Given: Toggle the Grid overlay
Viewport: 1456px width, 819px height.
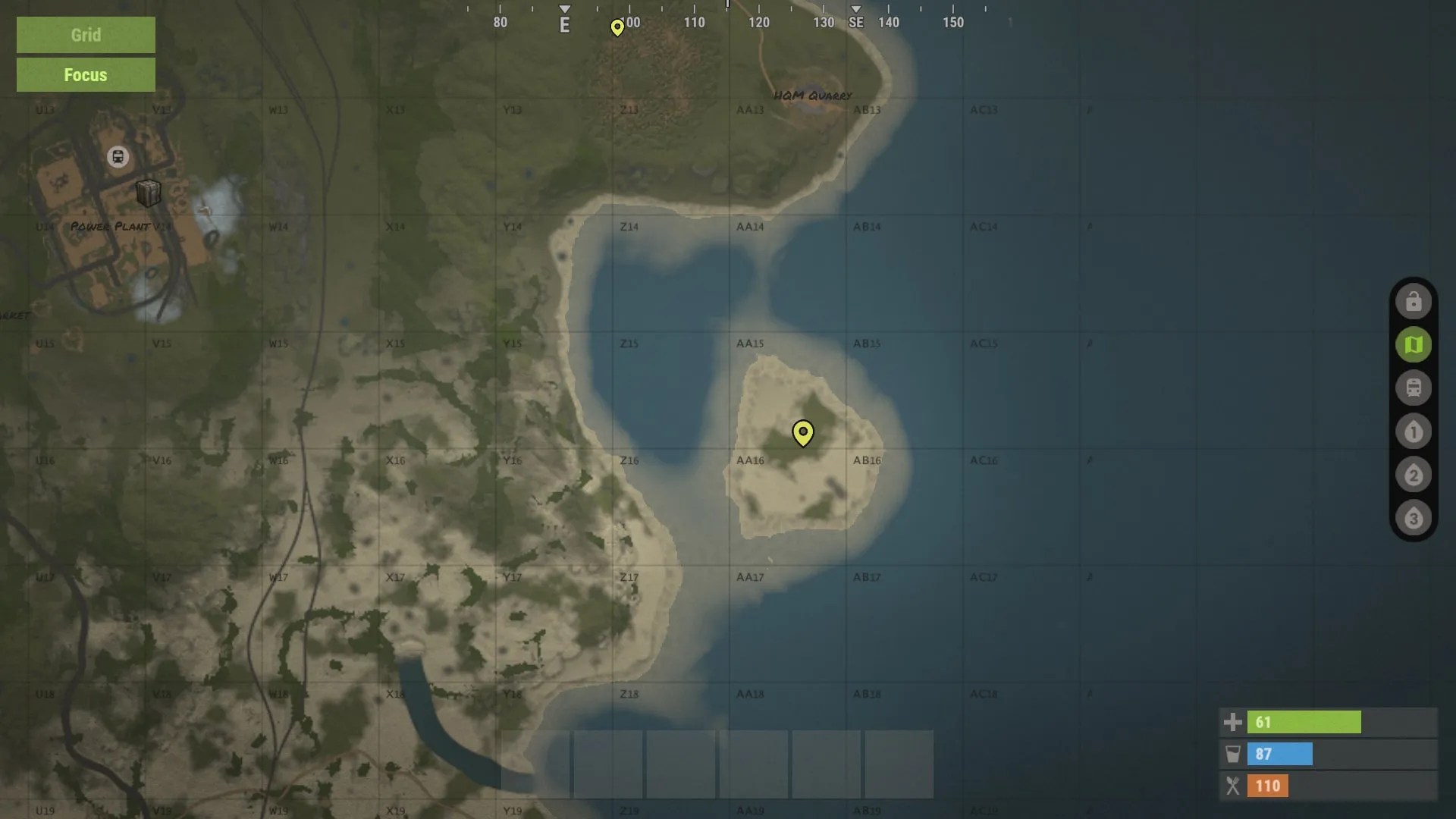Looking at the screenshot, I should click(85, 35).
